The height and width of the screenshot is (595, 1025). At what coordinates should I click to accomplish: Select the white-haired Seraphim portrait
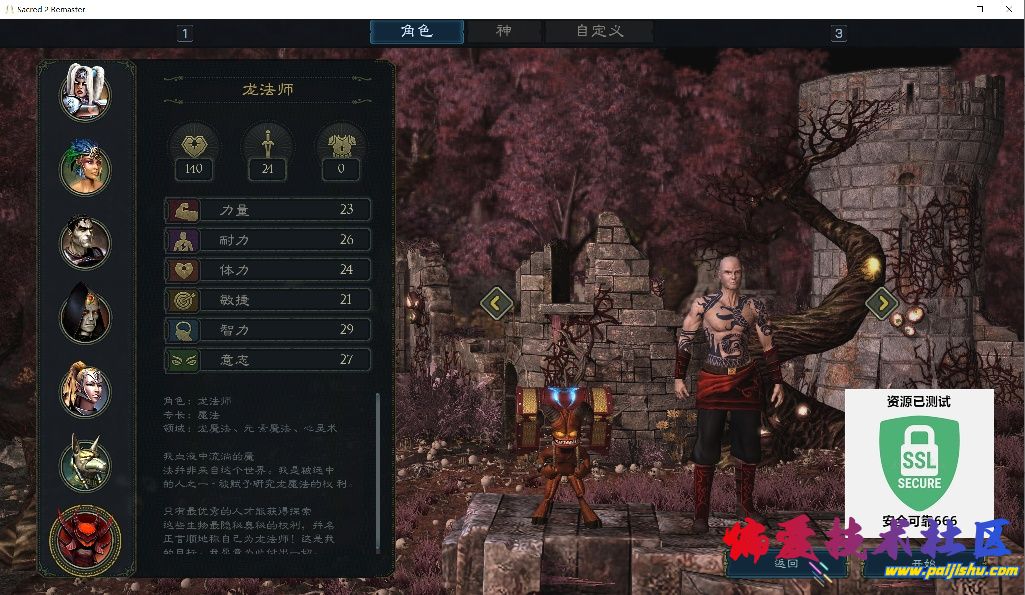85,92
